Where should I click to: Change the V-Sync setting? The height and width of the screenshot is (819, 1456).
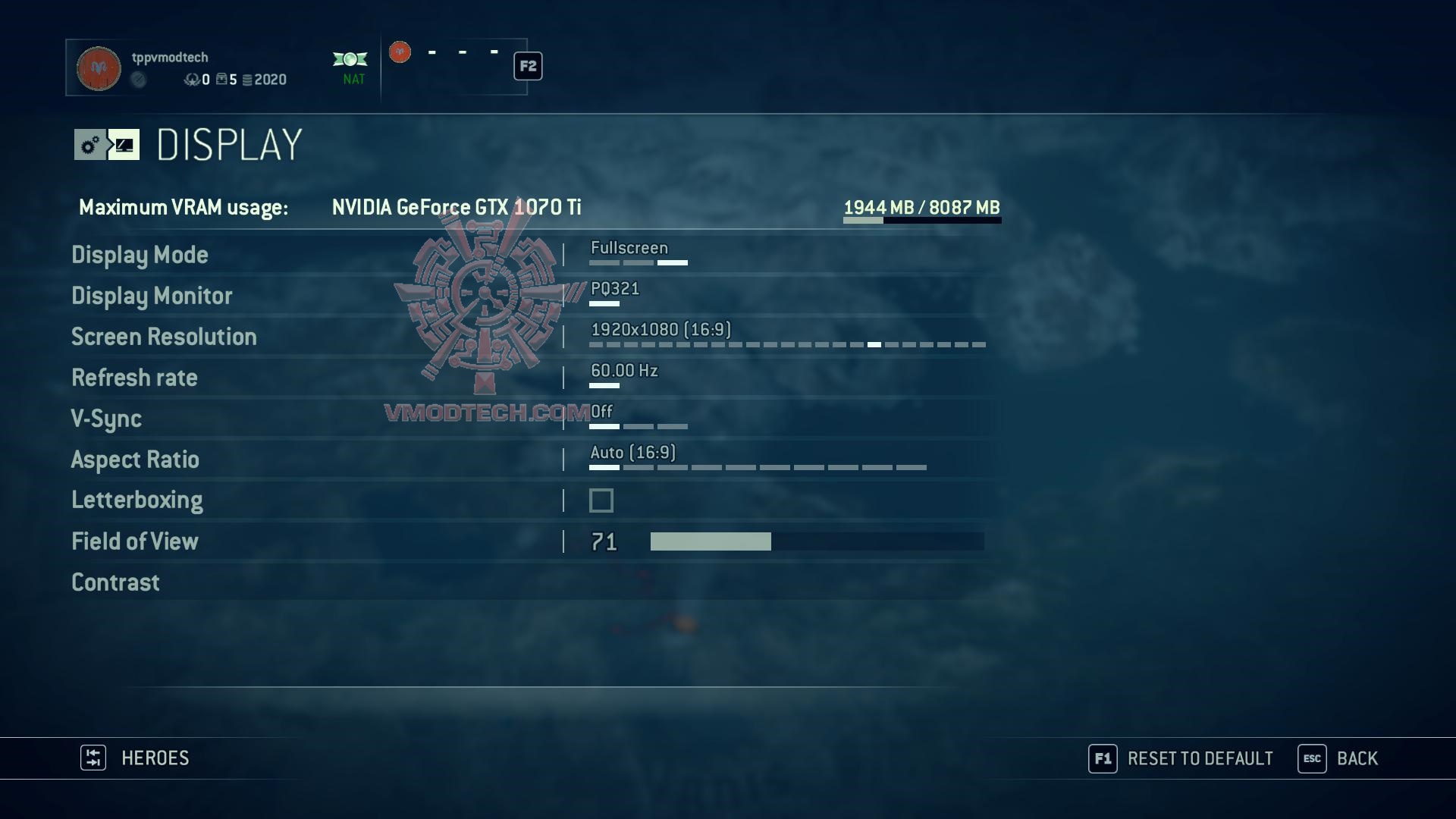pyautogui.click(x=106, y=419)
